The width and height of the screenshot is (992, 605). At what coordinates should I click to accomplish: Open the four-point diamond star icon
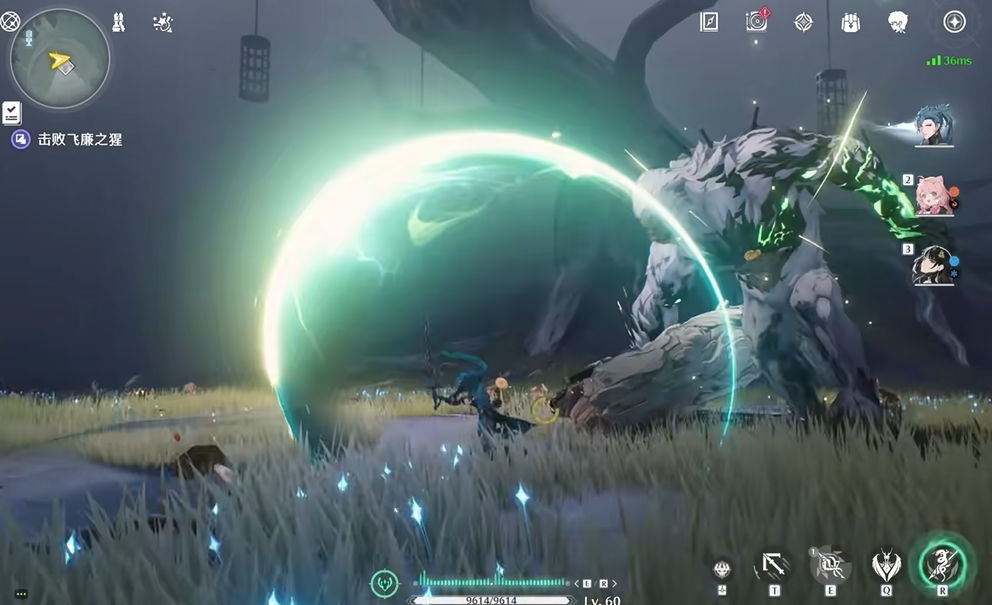tap(803, 22)
